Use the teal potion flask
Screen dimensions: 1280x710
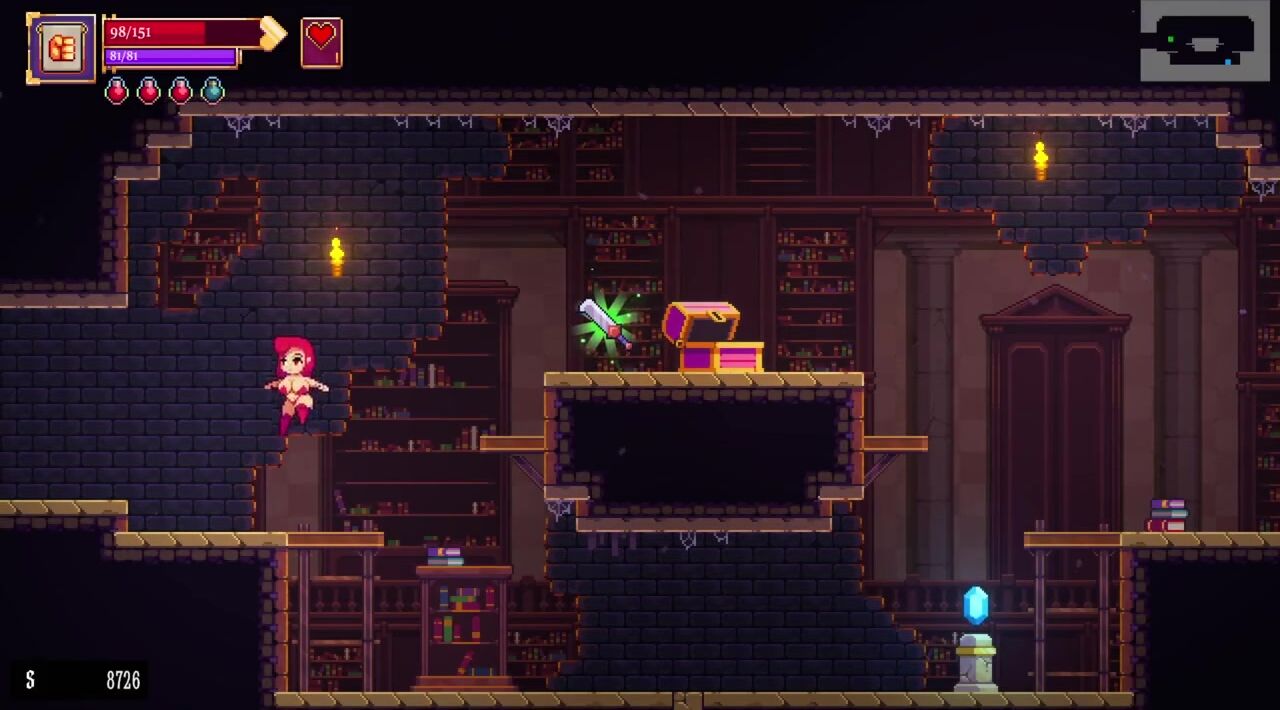click(x=212, y=91)
